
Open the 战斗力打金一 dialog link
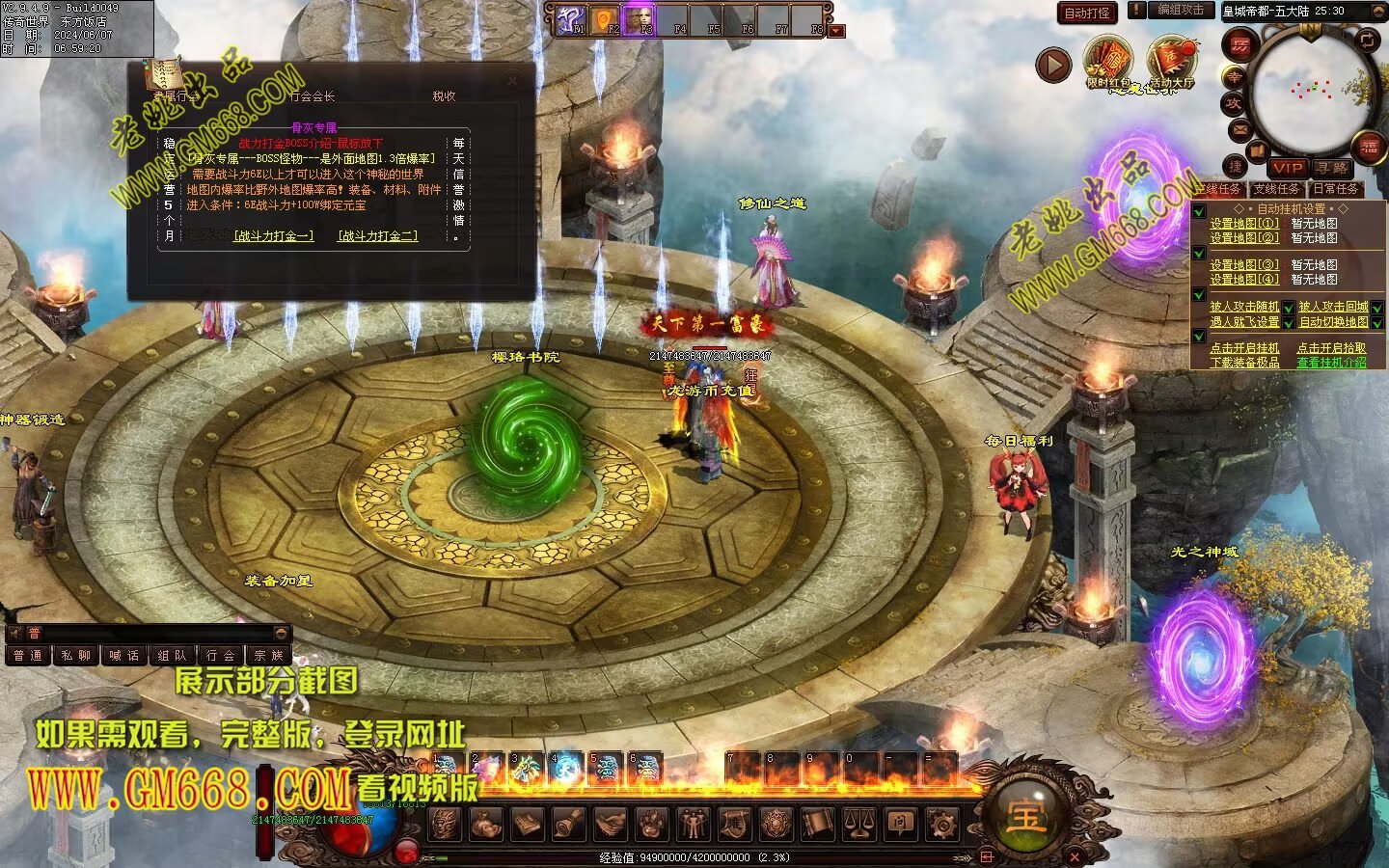tap(274, 235)
